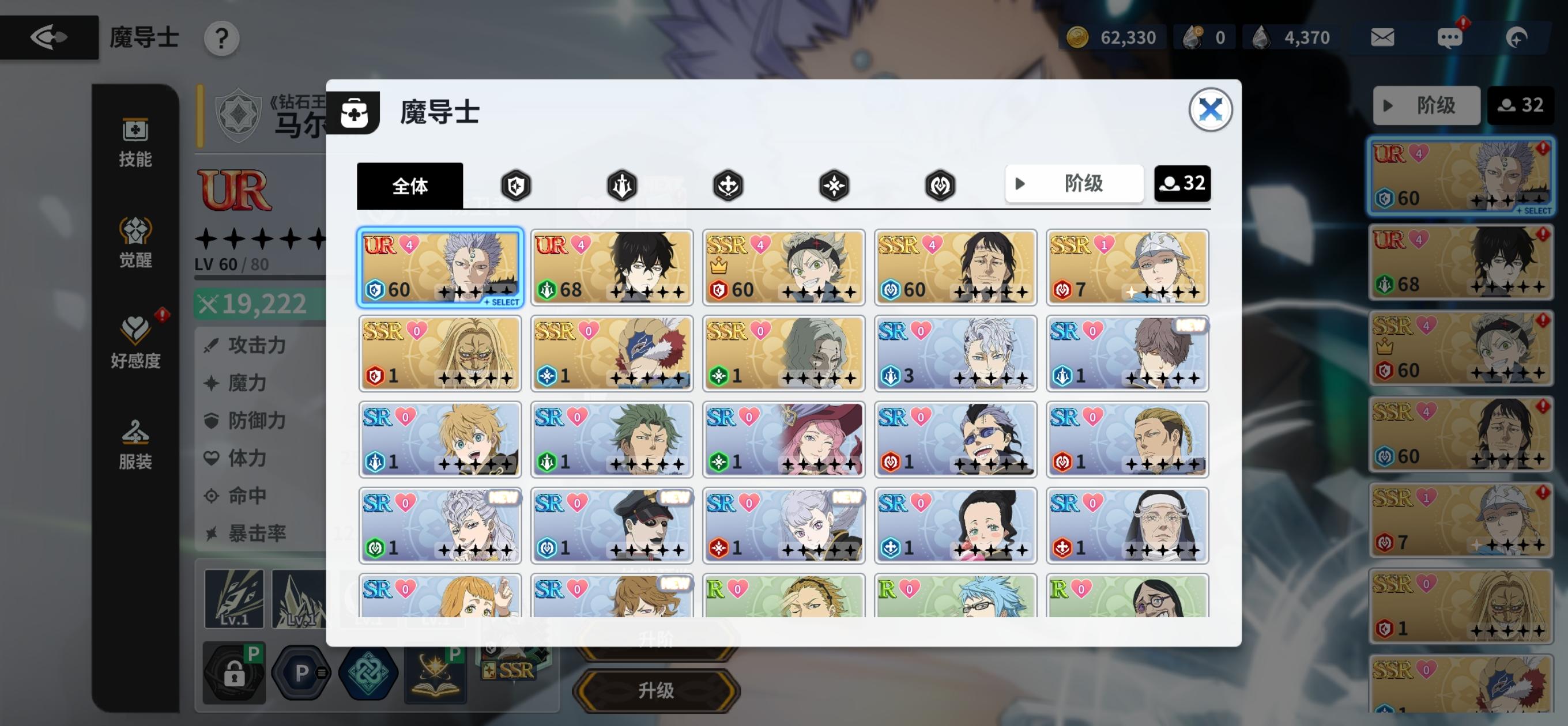
Task: Open the 技能 (skills) panel
Action: pyautogui.click(x=135, y=141)
